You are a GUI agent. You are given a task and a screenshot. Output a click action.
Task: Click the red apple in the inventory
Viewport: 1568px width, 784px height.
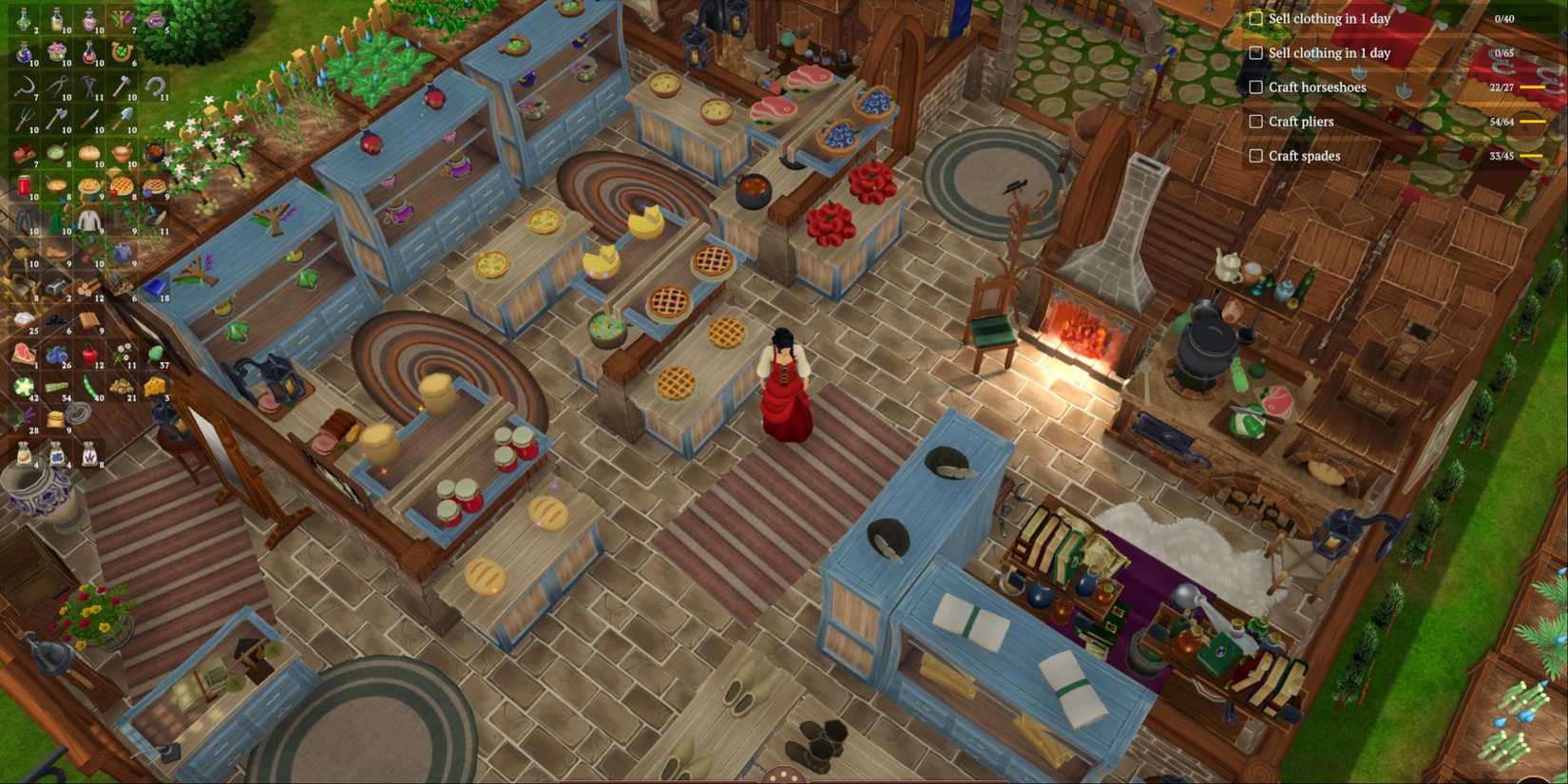point(90,351)
